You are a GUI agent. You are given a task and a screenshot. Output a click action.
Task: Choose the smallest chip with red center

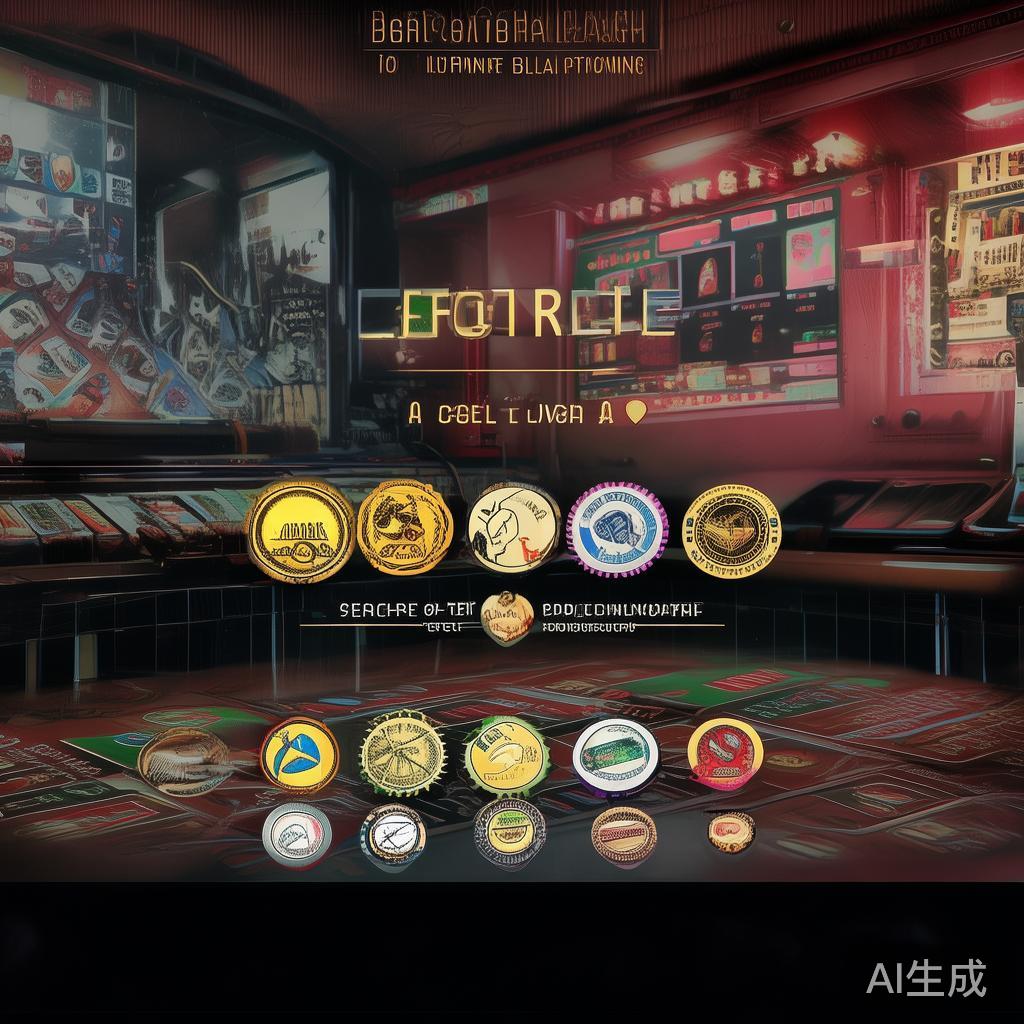[x=731, y=832]
